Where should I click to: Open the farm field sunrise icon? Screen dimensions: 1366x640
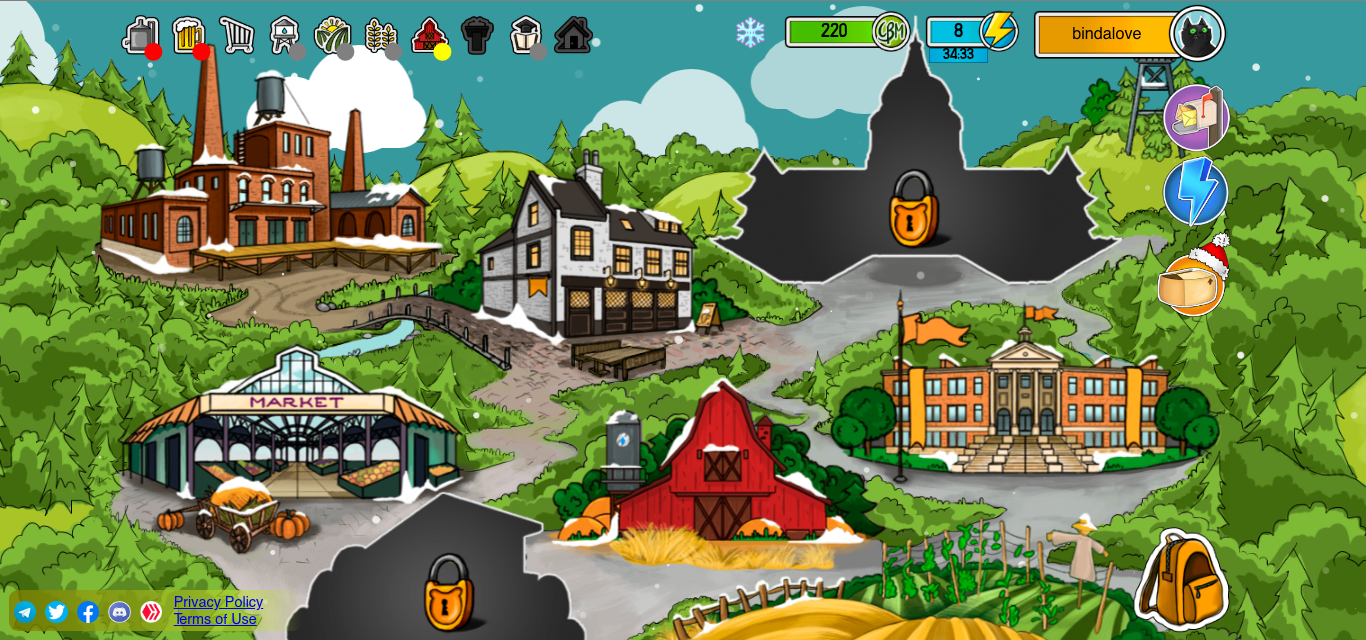coord(331,35)
